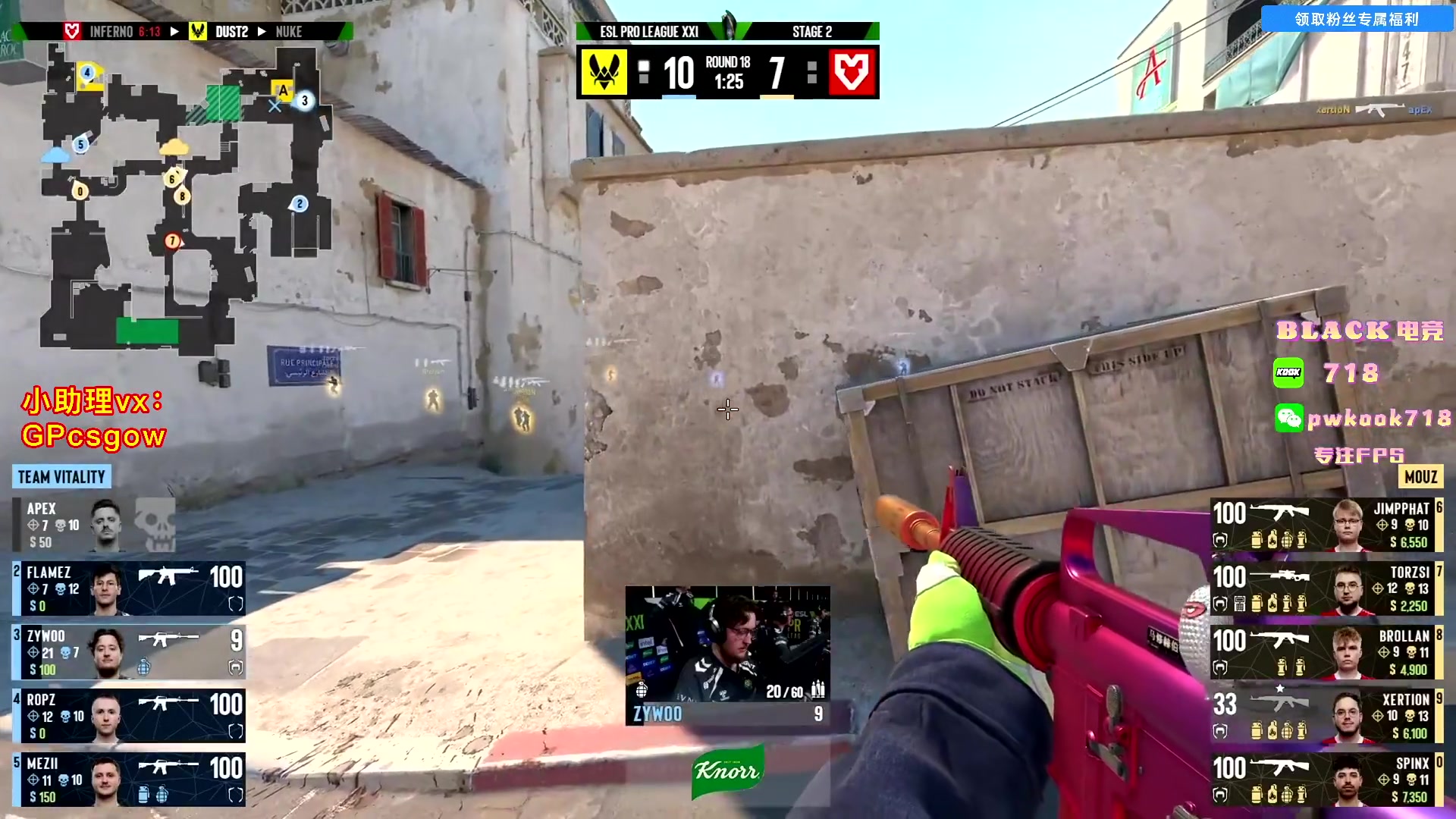The height and width of the screenshot is (819, 1456).
Task: Pick mezii's player card
Action: pos(129,780)
